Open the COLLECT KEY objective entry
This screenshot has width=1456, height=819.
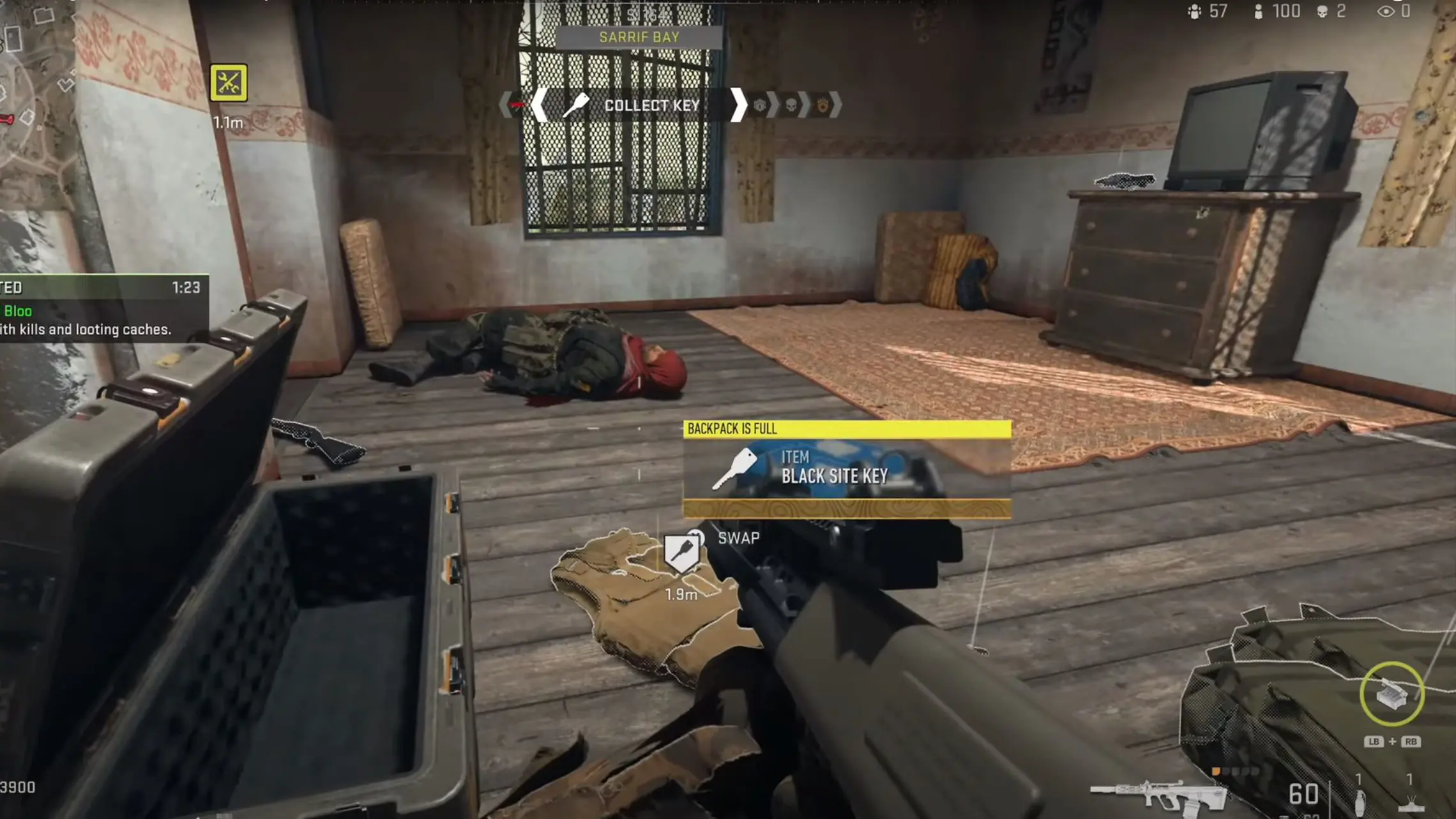click(x=651, y=105)
